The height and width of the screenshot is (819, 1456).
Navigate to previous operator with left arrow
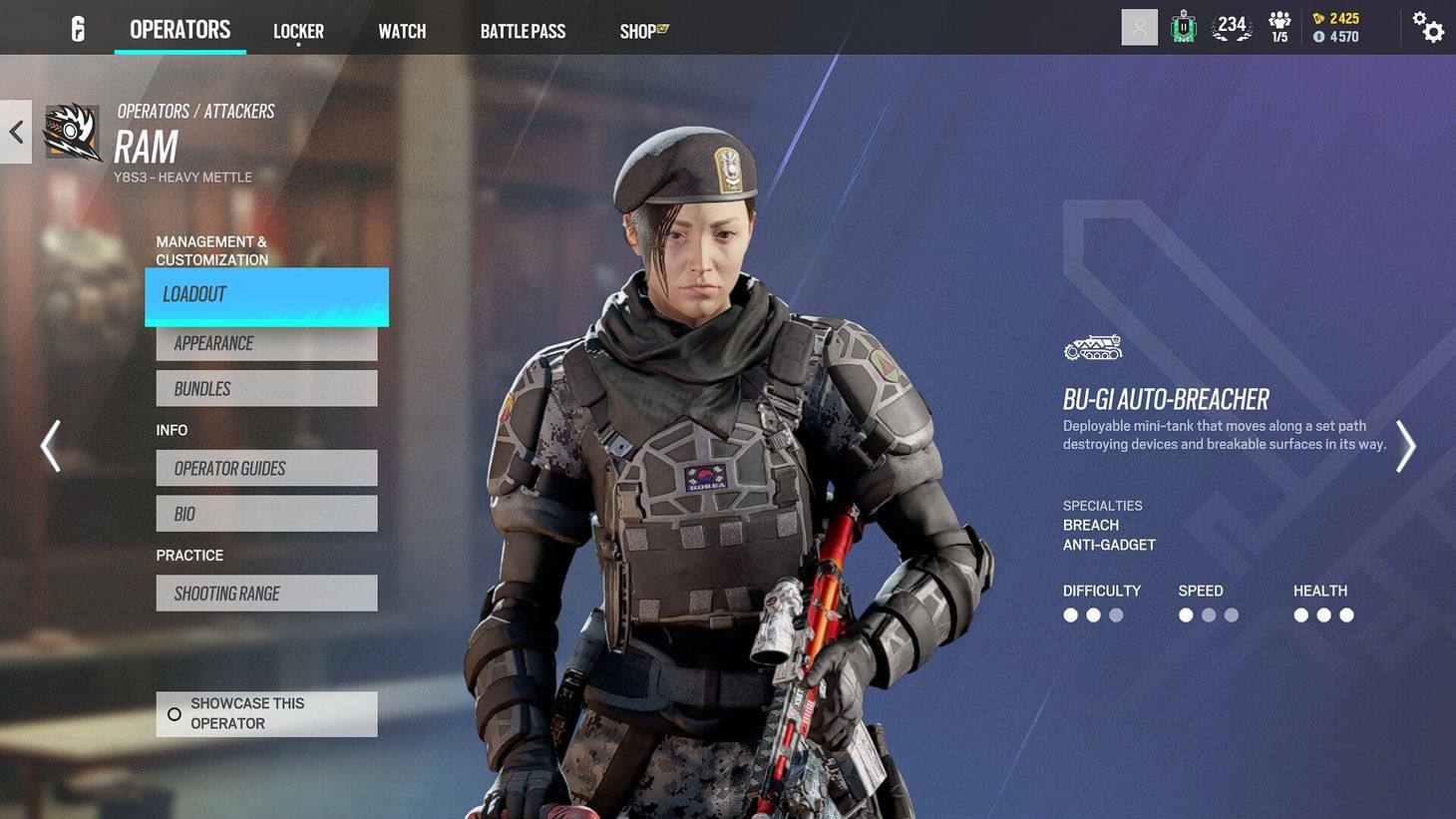[x=50, y=446]
